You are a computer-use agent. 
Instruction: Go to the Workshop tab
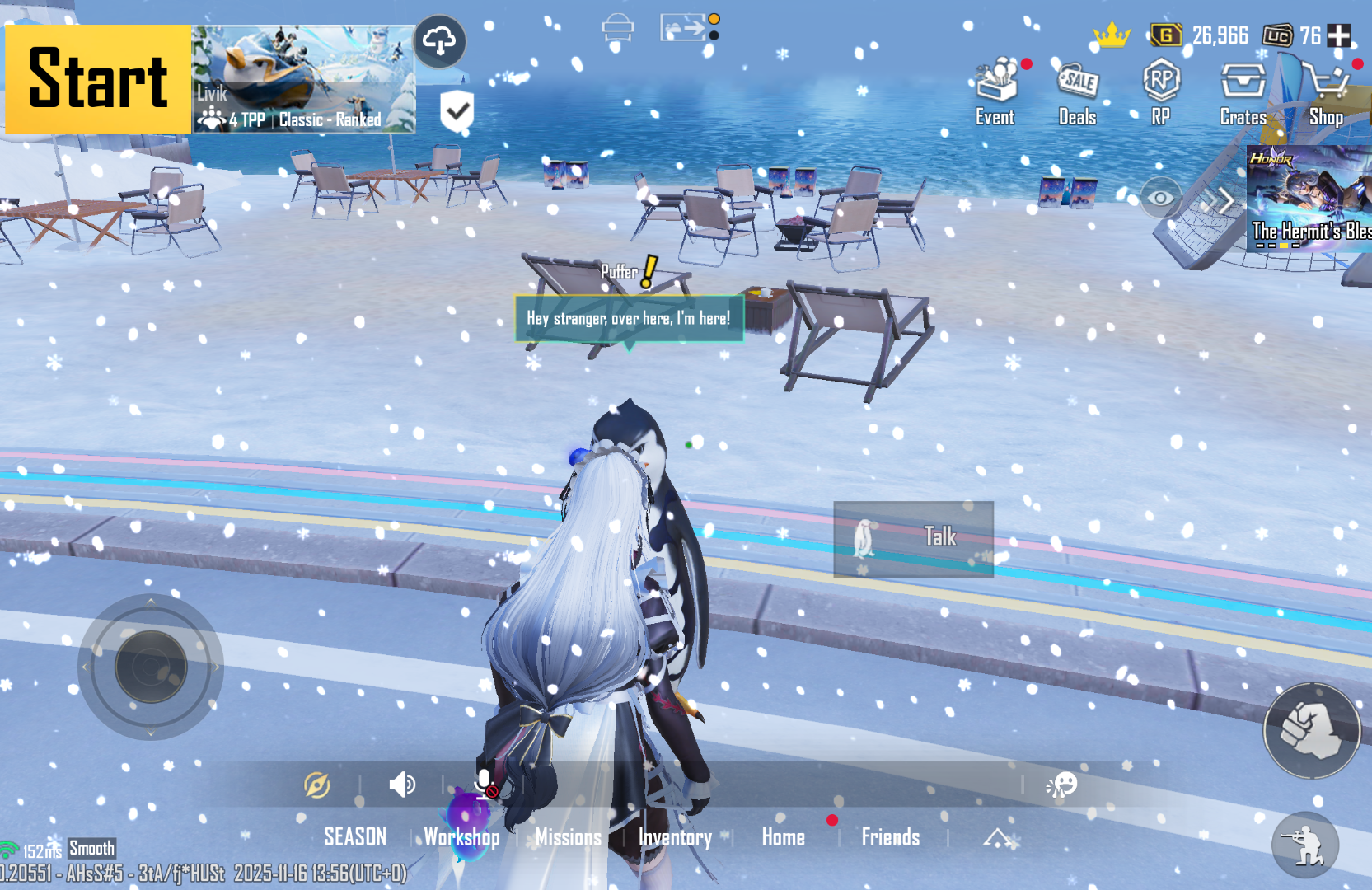click(x=461, y=837)
